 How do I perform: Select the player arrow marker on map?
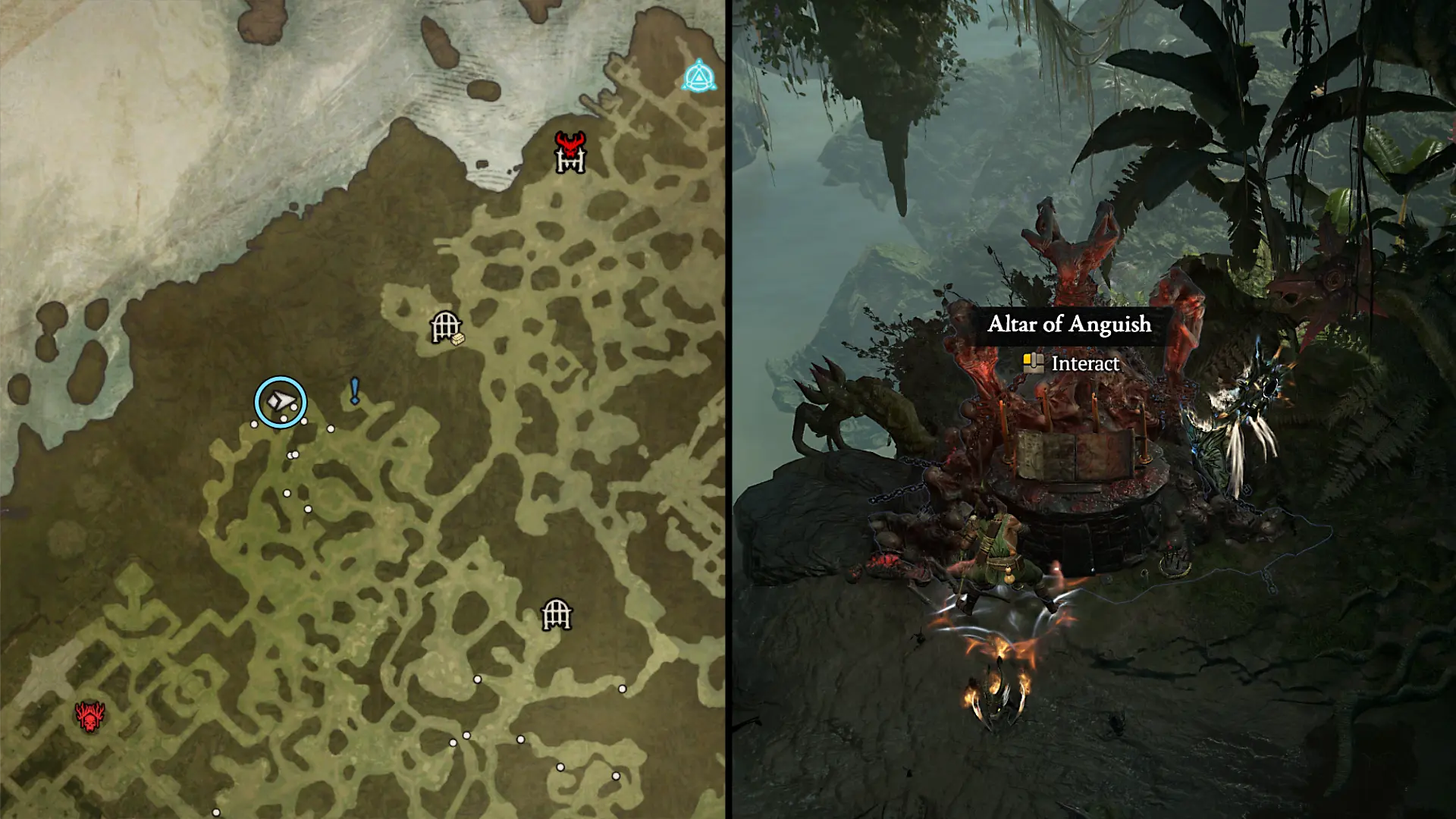pyautogui.click(x=281, y=401)
